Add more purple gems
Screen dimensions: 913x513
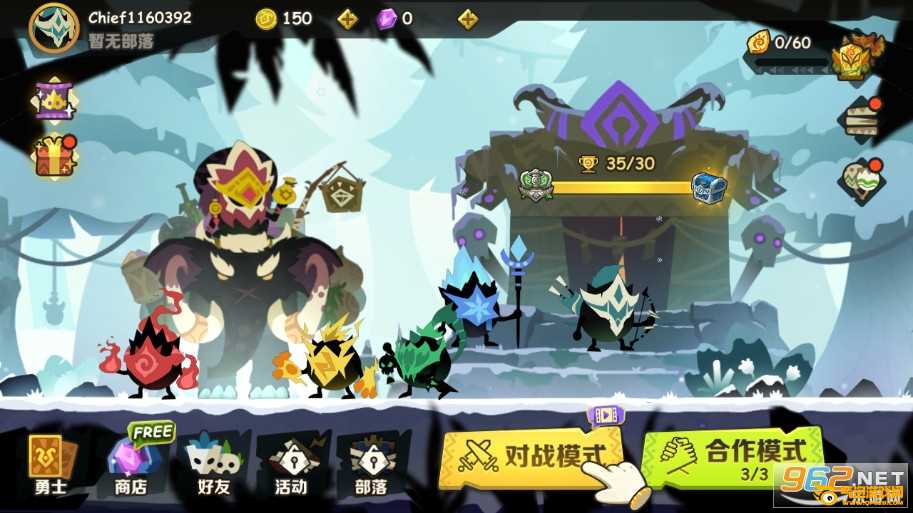(467, 18)
